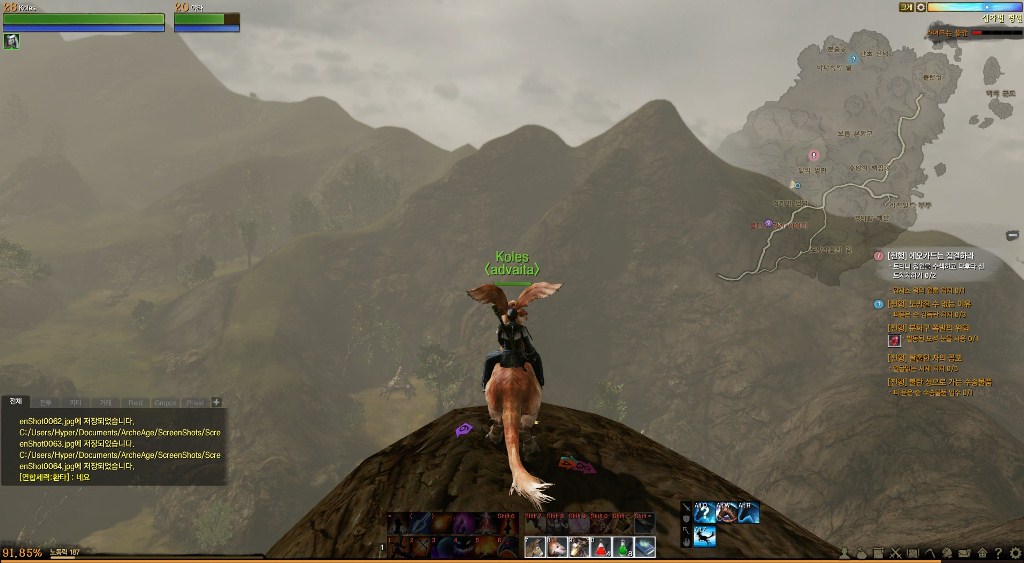Use the green potion in the hotbar
The width and height of the screenshot is (1024, 563).
tap(623, 547)
